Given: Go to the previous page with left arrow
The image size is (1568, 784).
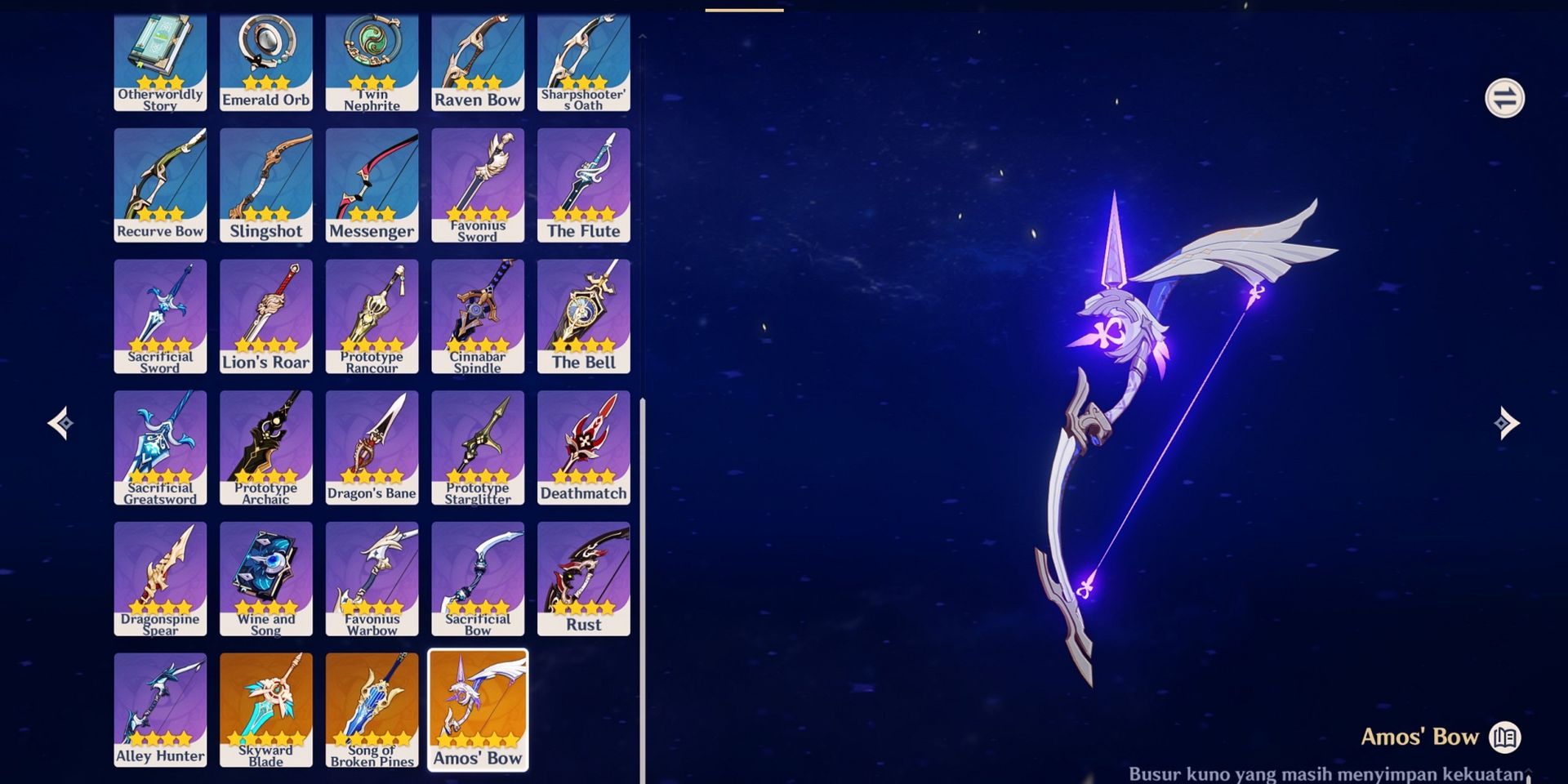Looking at the screenshot, I should (61, 423).
